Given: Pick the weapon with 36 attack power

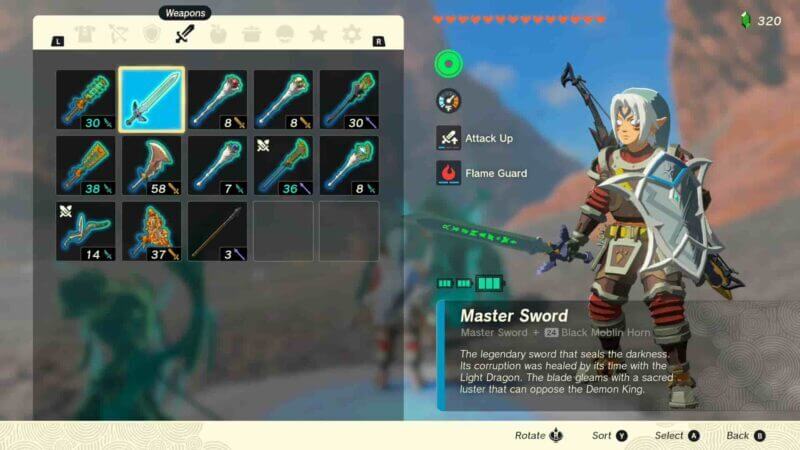Looking at the screenshot, I should 283,165.
